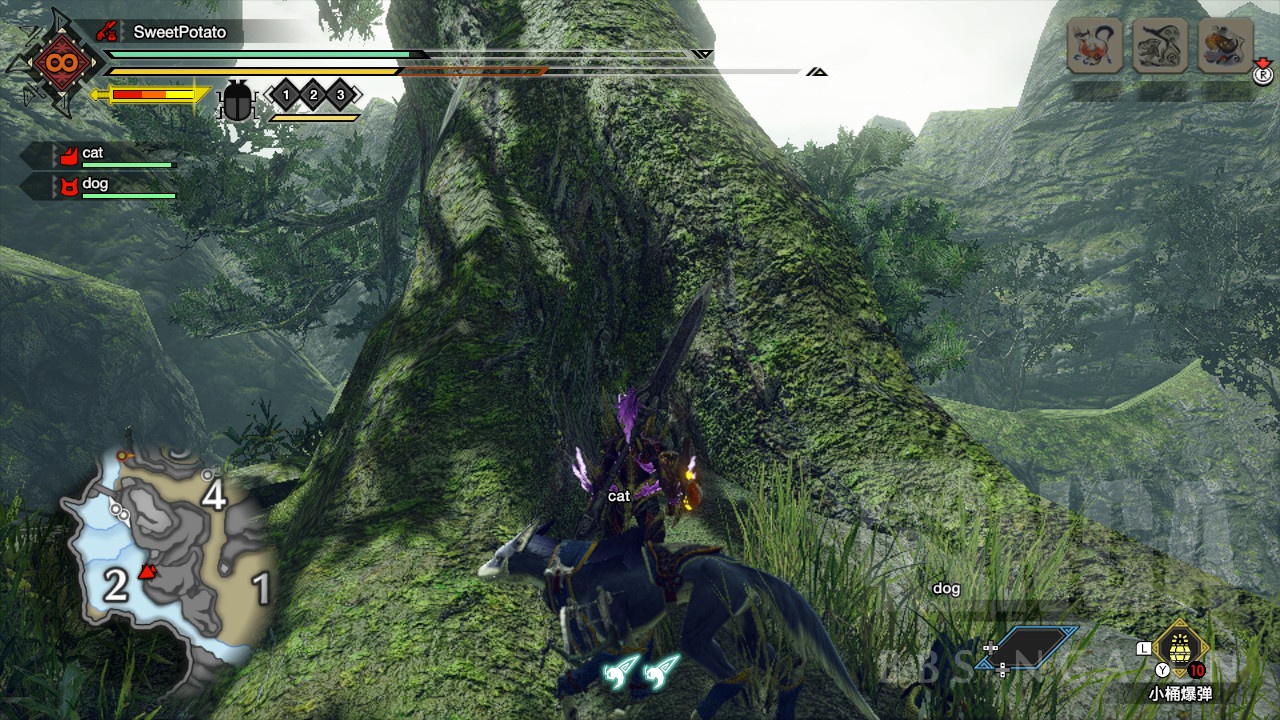Open the minimap

(x=170, y=550)
